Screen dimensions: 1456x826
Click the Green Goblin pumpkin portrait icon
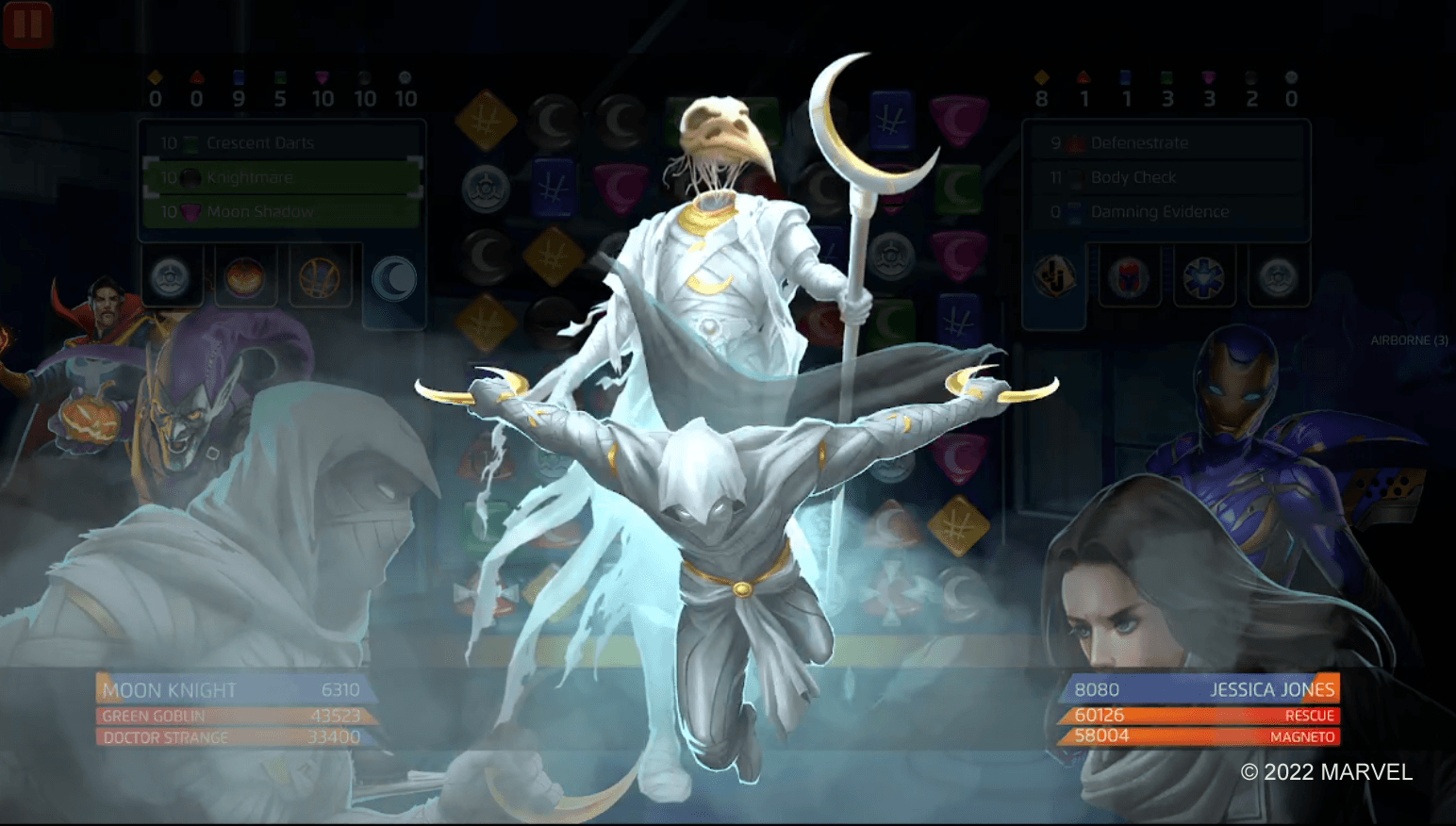246,276
